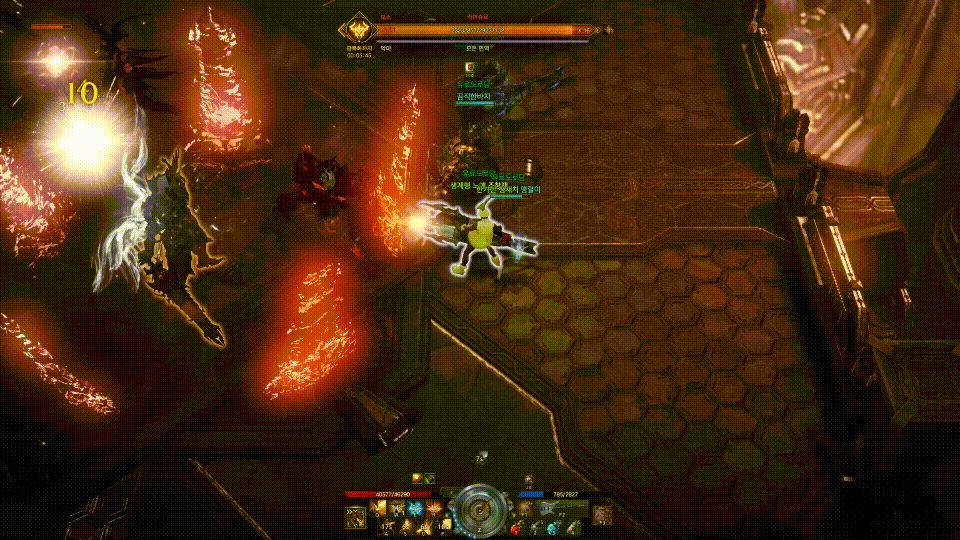Cast the blue glowing E skill

pos(414,509)
